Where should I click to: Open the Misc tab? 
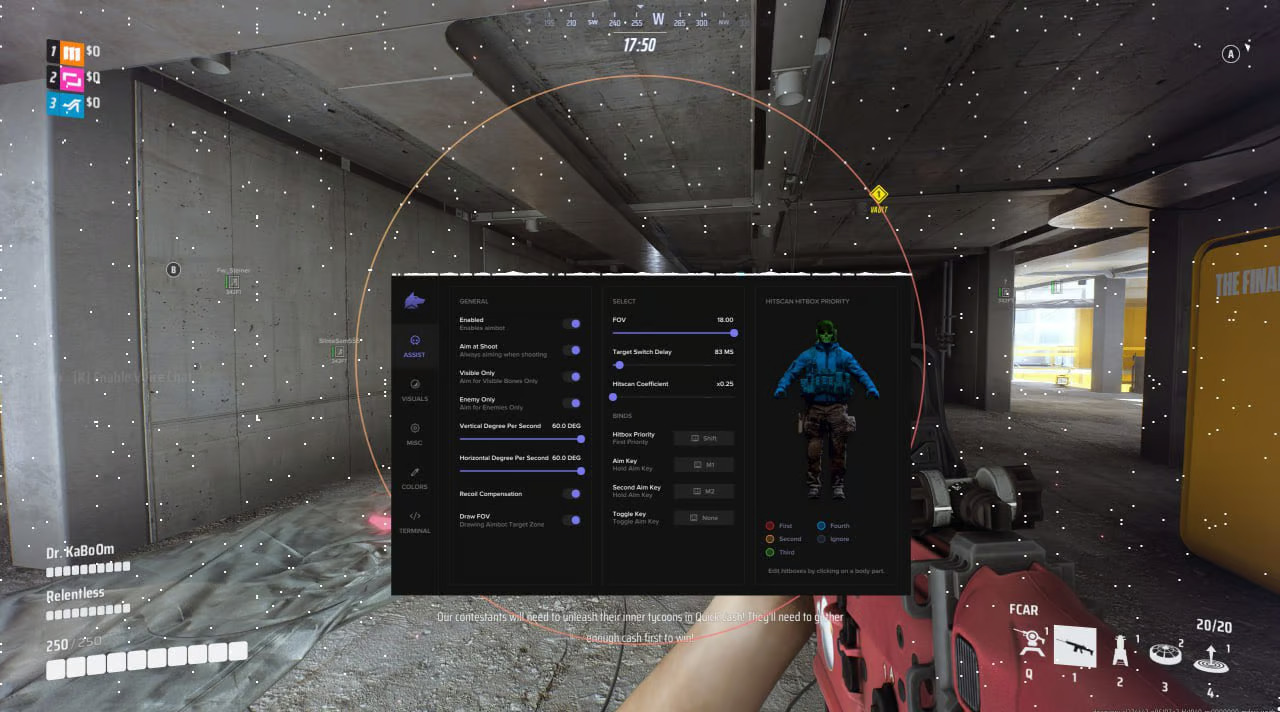click(x=414, y=432)
